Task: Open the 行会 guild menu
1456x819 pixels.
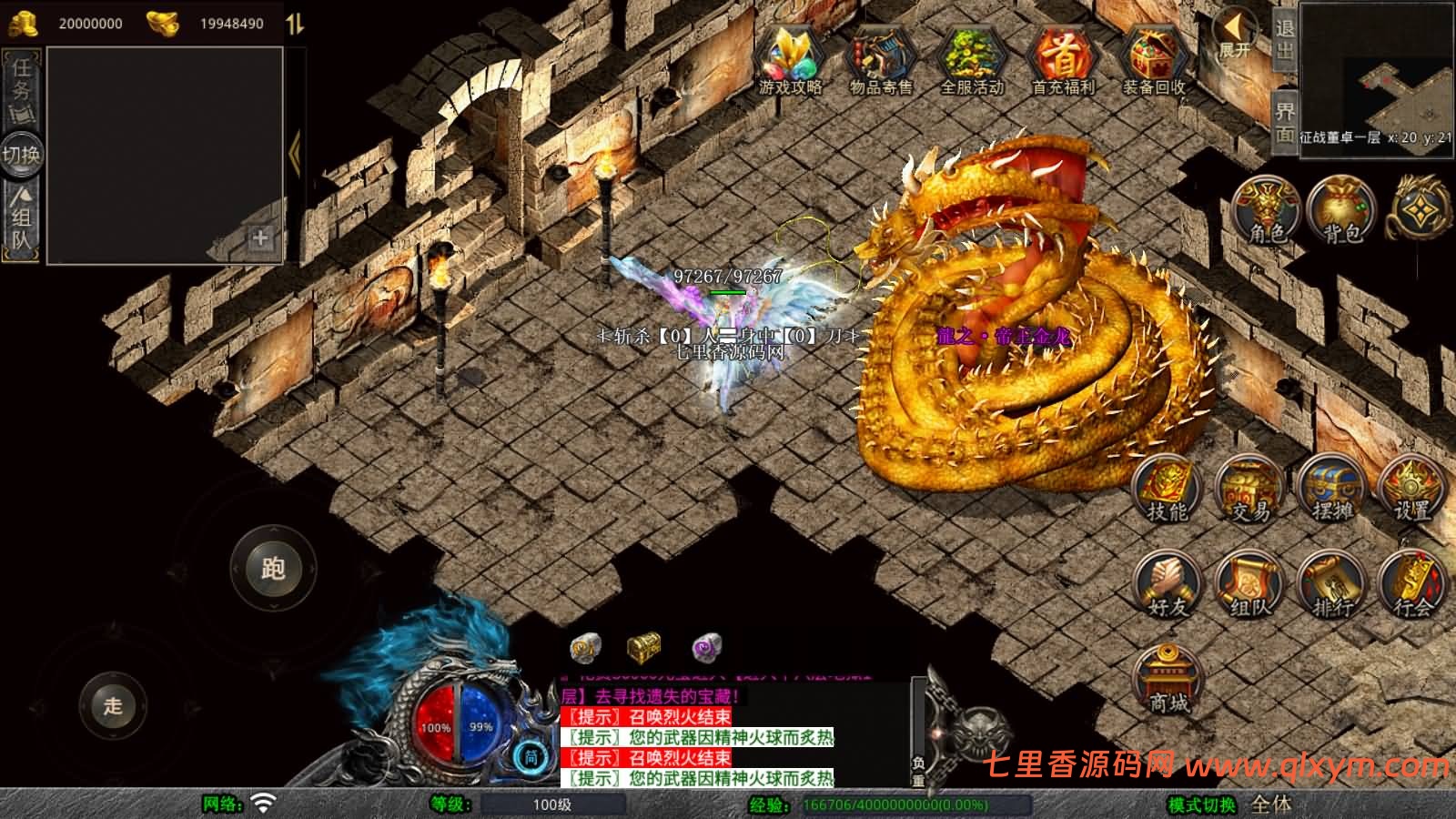Action: pos(1411,585)
